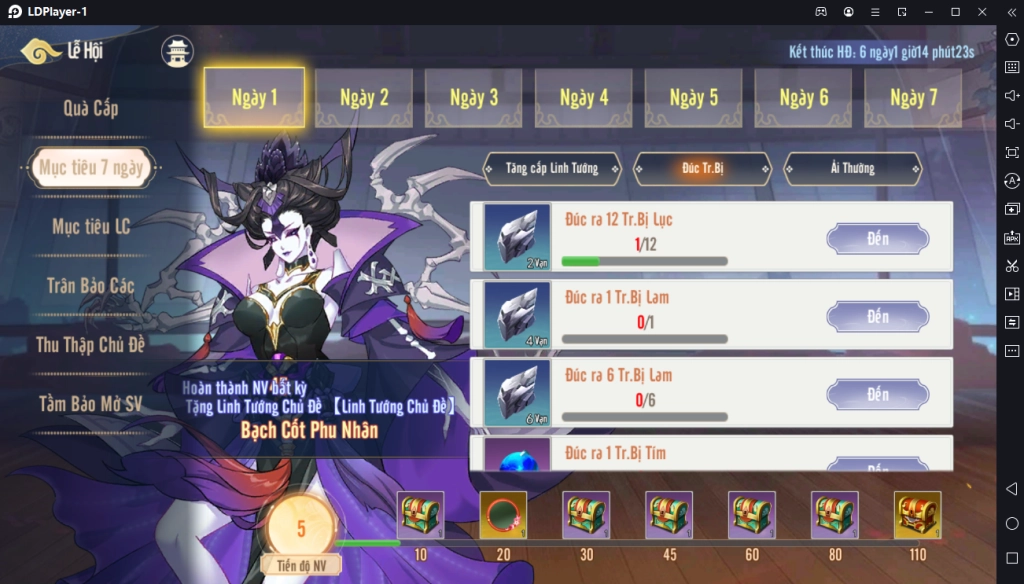Click Đến for Đúc ra 1 Tr.Bị Lam
The height and width of the screenshot is (584, 1024).
tap(877, 317)
